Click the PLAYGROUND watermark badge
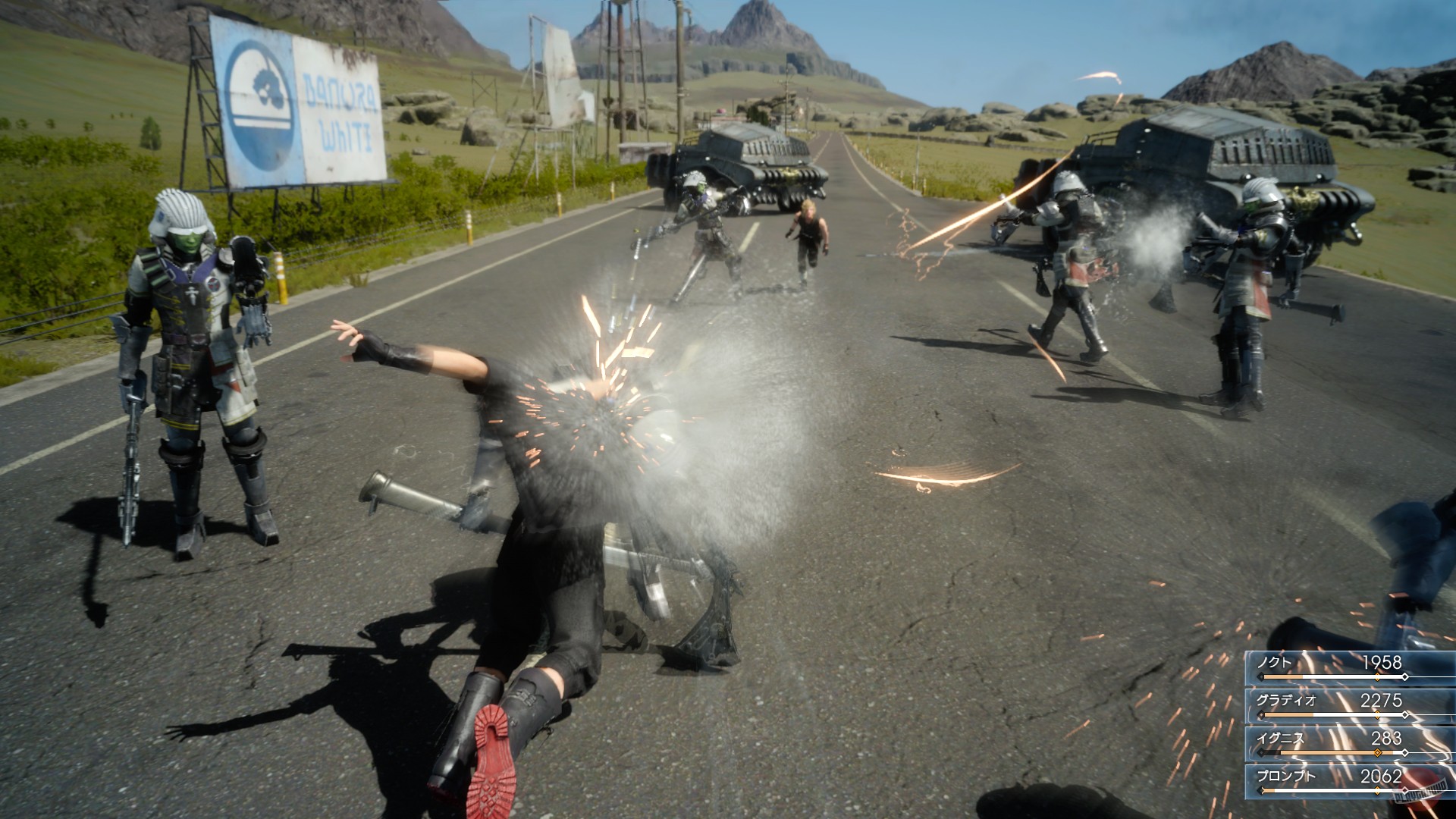 pos(1421,790)
